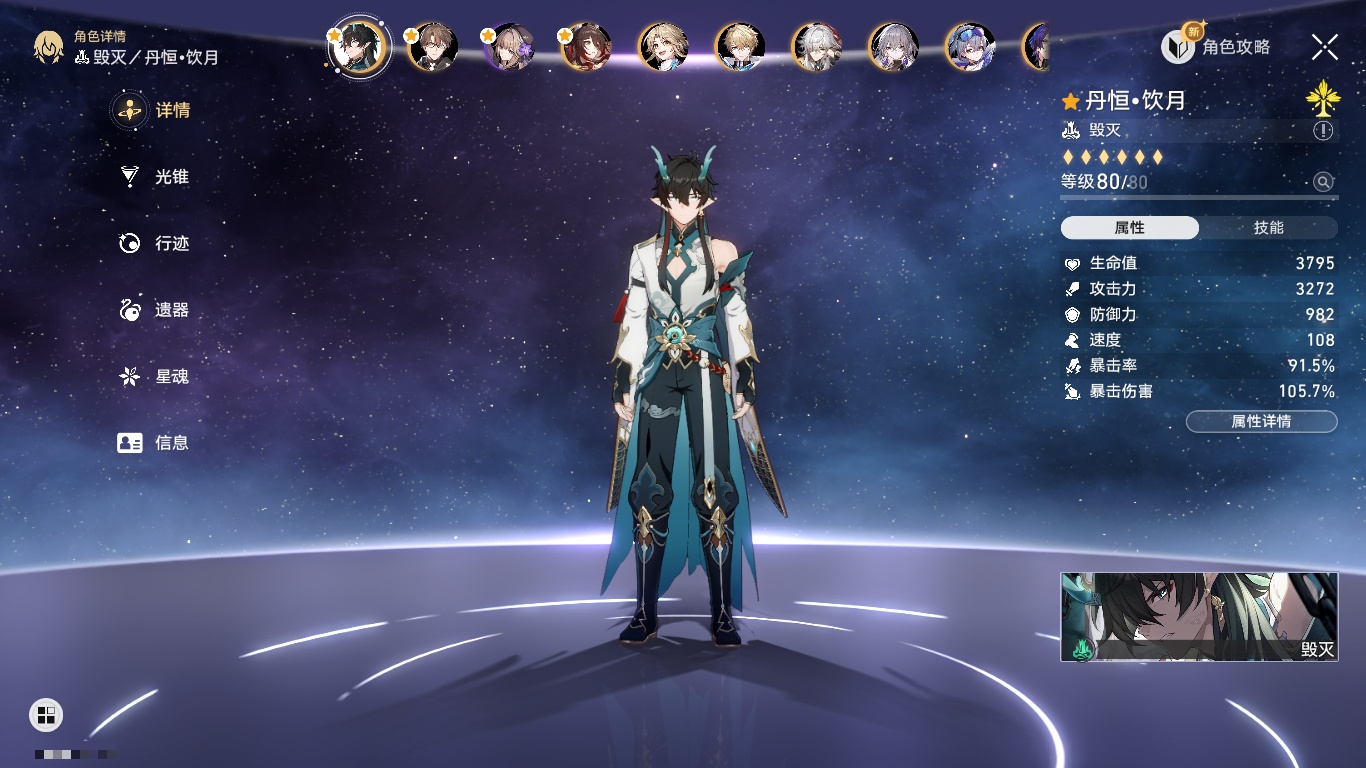
Task: Click the info icon beside 毁灭 path
Action: [1323, 131]
